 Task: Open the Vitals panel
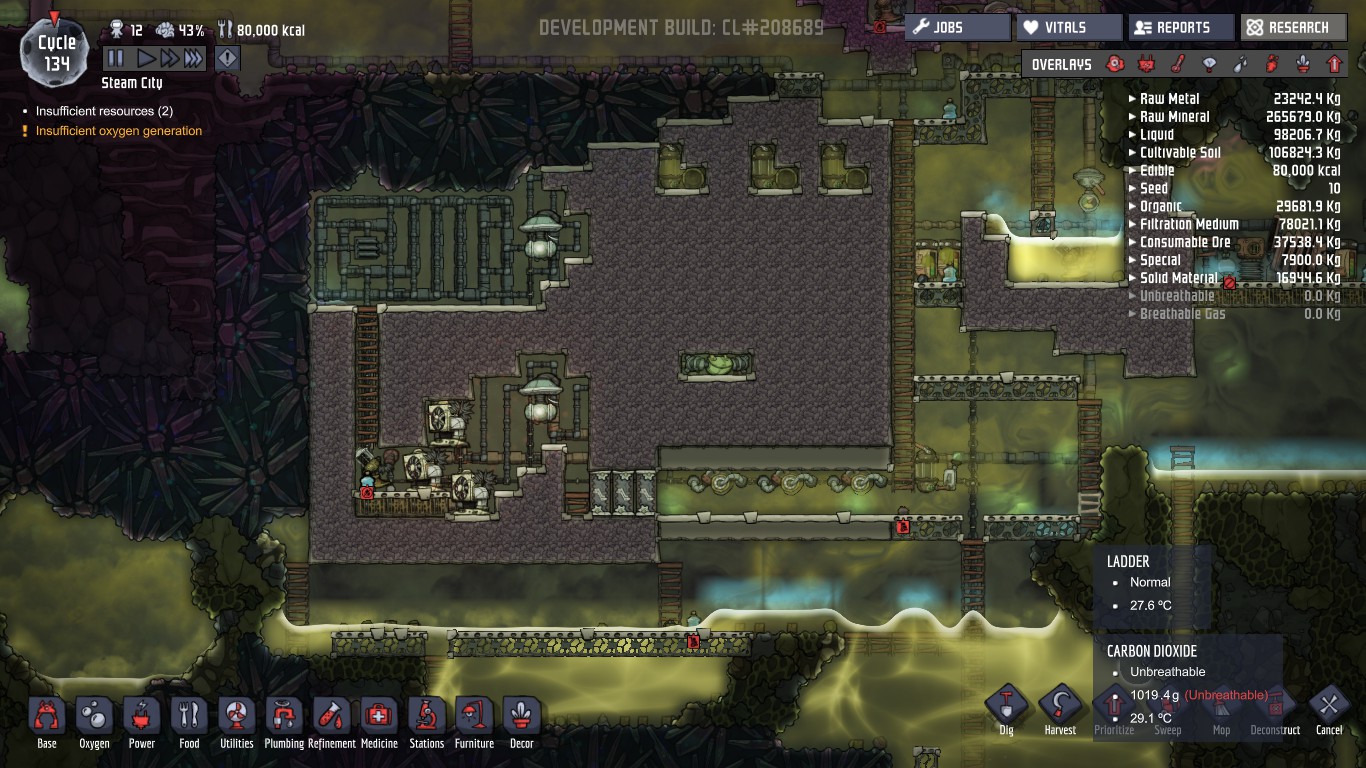1069,28
